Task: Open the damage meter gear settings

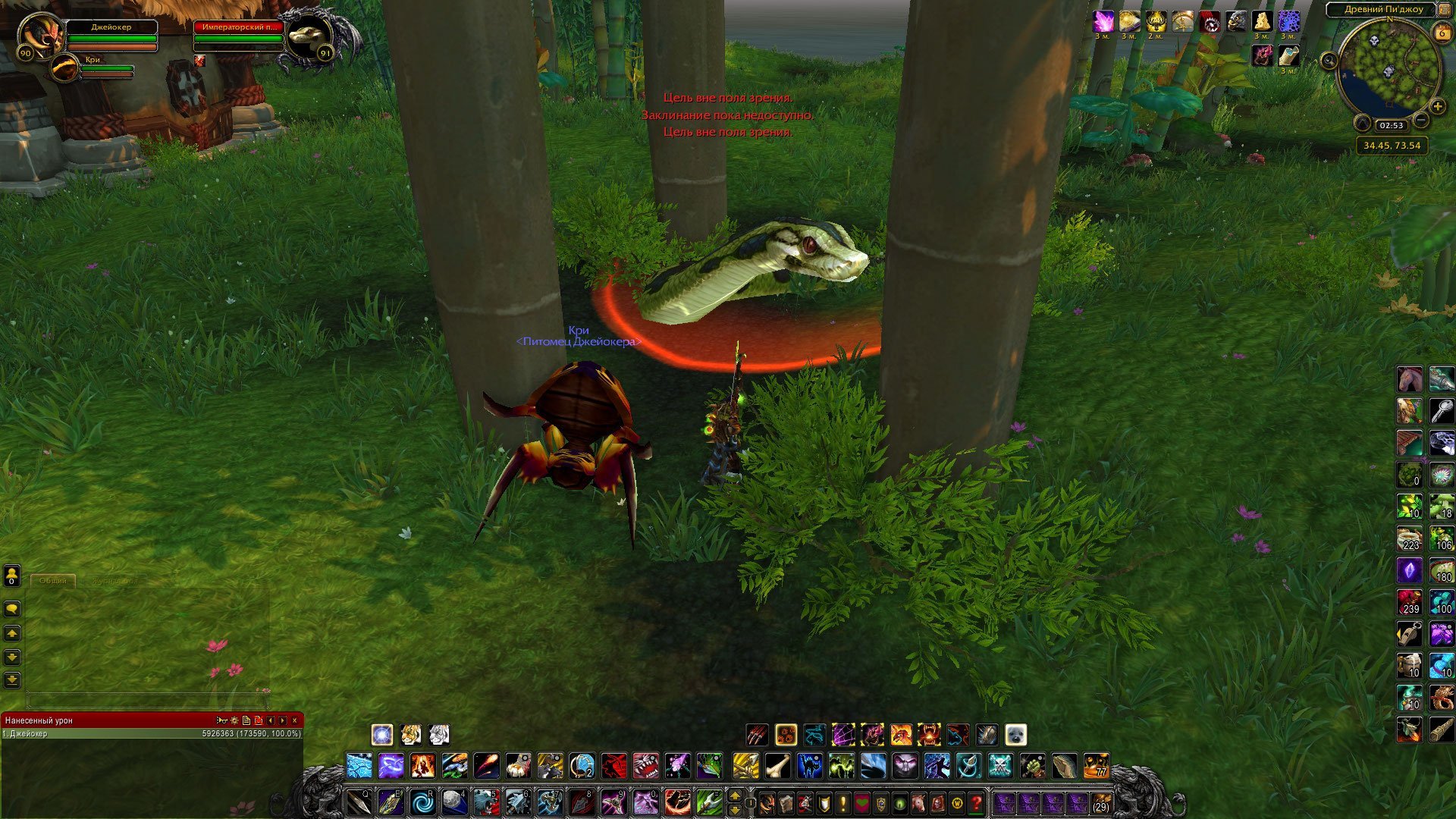Action: pos(234,720)
